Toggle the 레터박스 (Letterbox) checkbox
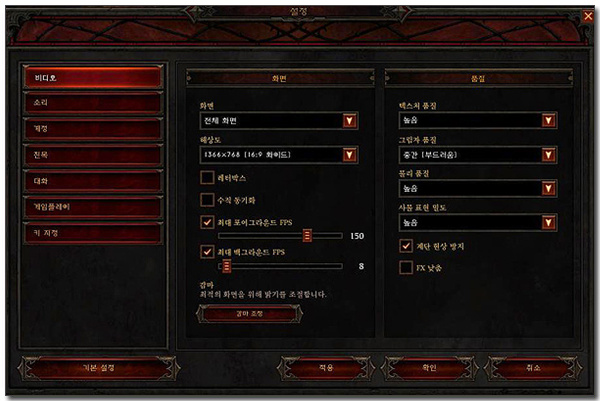 click(208, 178)
